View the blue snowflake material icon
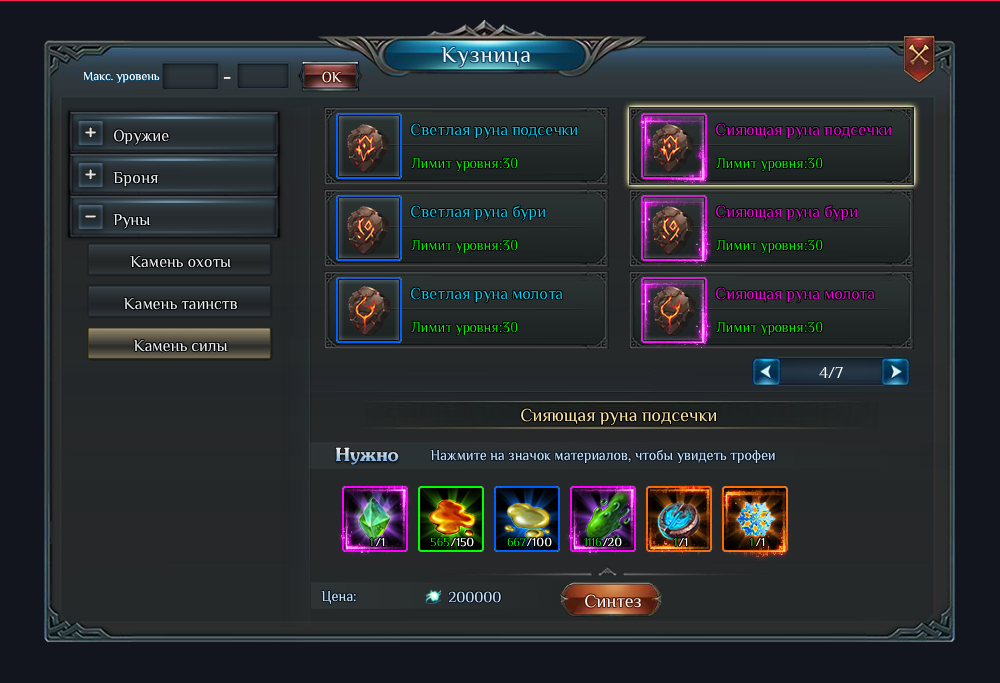 (755, 519)
